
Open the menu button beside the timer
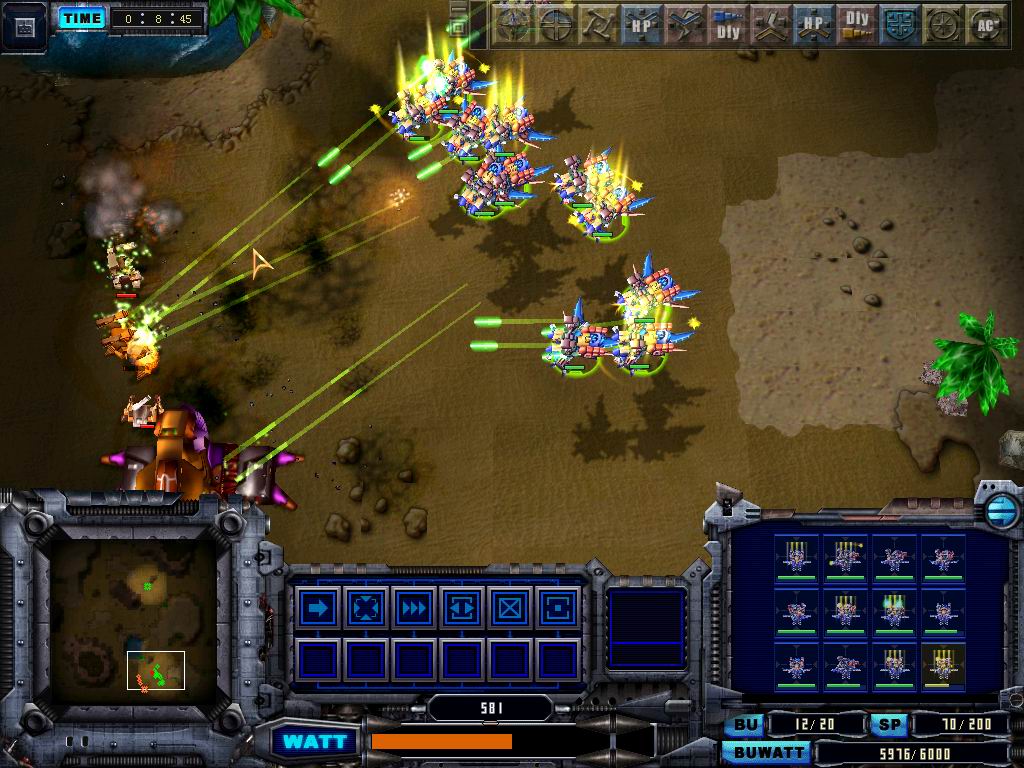(x=24, y=25)
